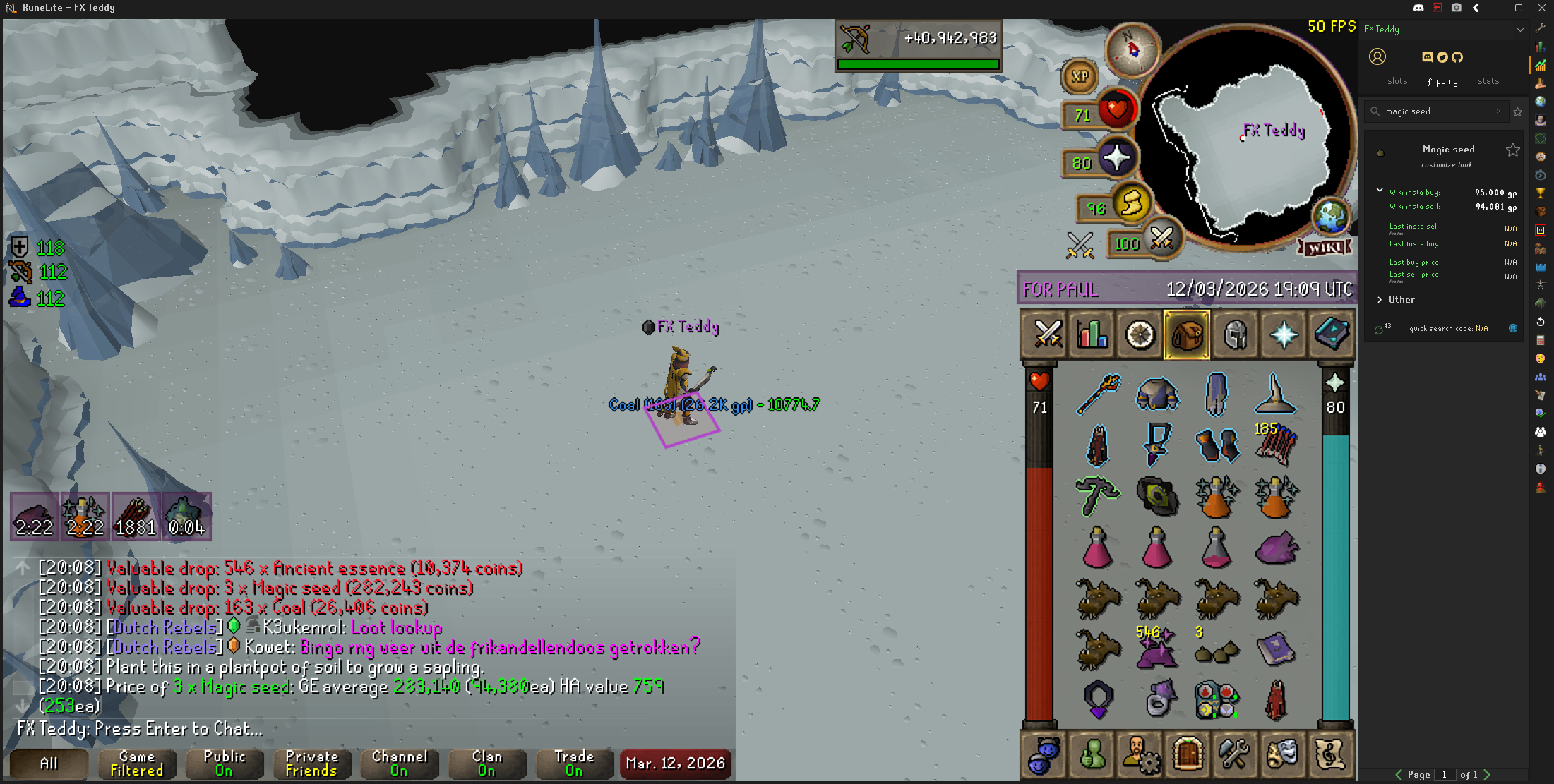Image resolution: width=1554 pixels, height=784 pixels.
Task: Toggle run energy orb
Action: click(x=1131, y=204)
